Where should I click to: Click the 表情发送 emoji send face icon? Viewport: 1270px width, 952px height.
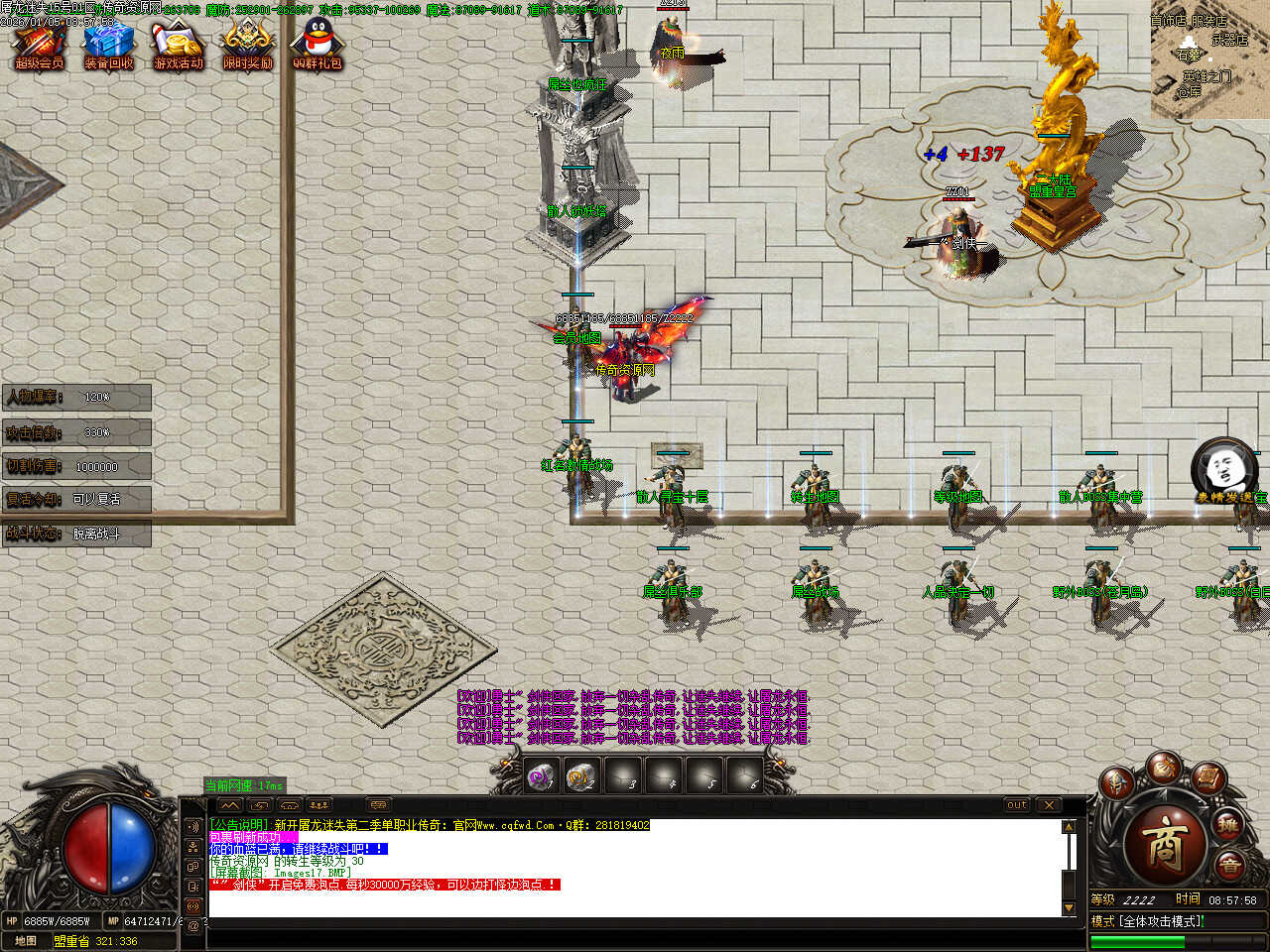[1211, 466]
